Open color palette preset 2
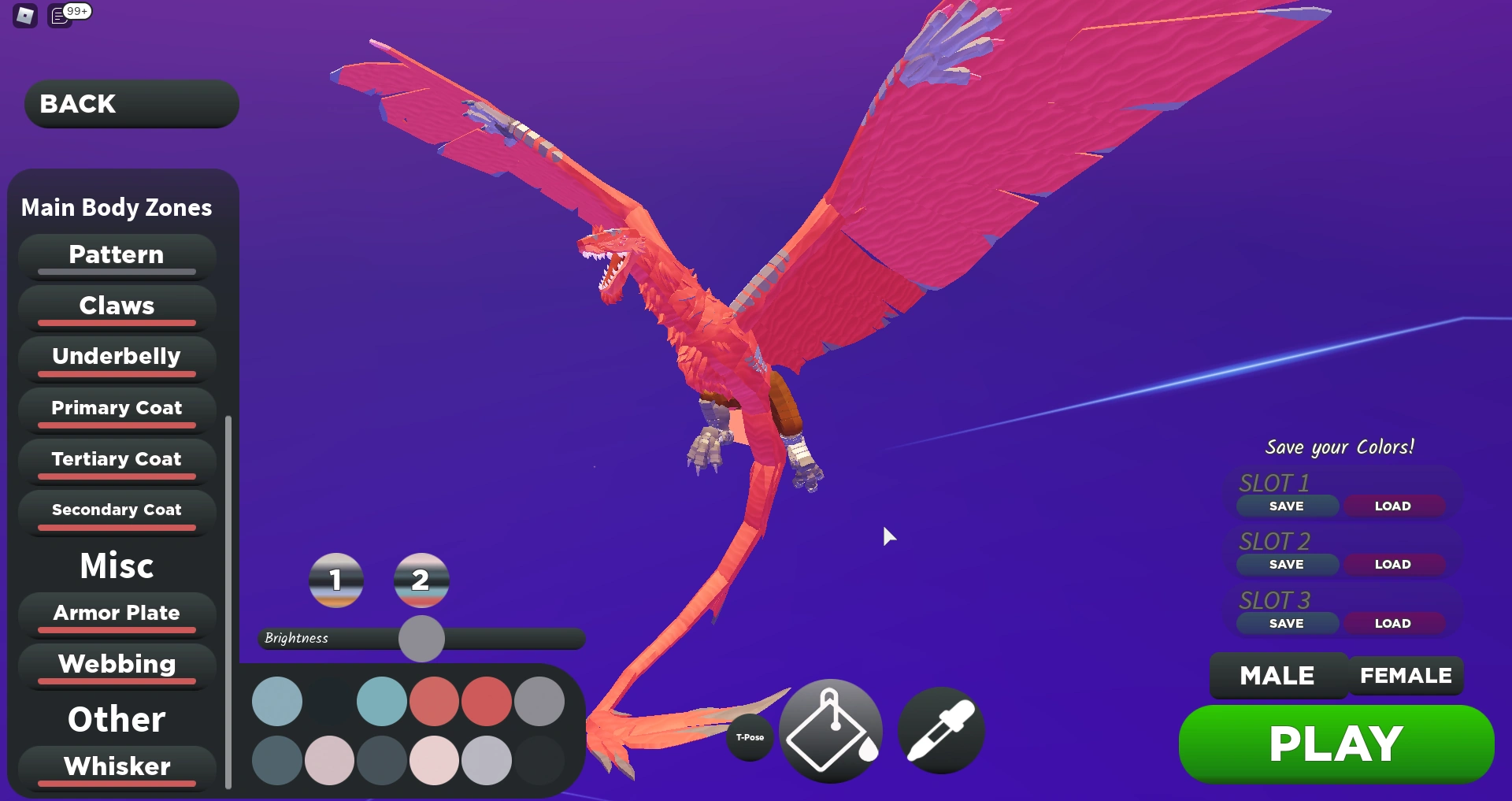 click(x=421, y=580)
